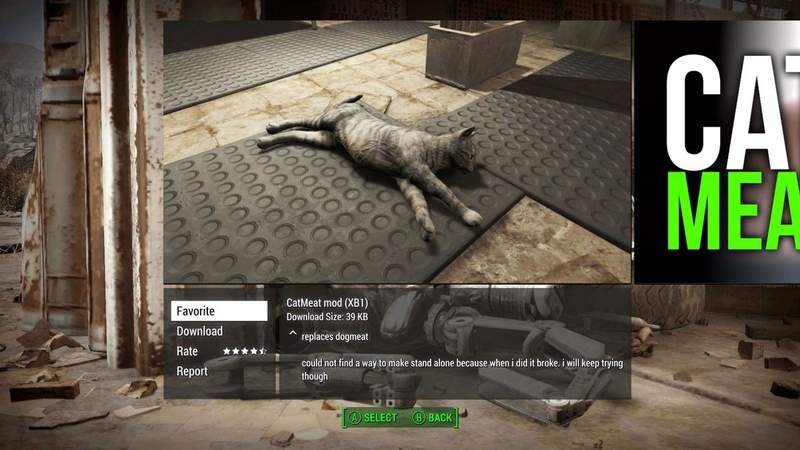Select Report in the mod menu
Viewport: 800px width, 450px height.
point(192,371)
